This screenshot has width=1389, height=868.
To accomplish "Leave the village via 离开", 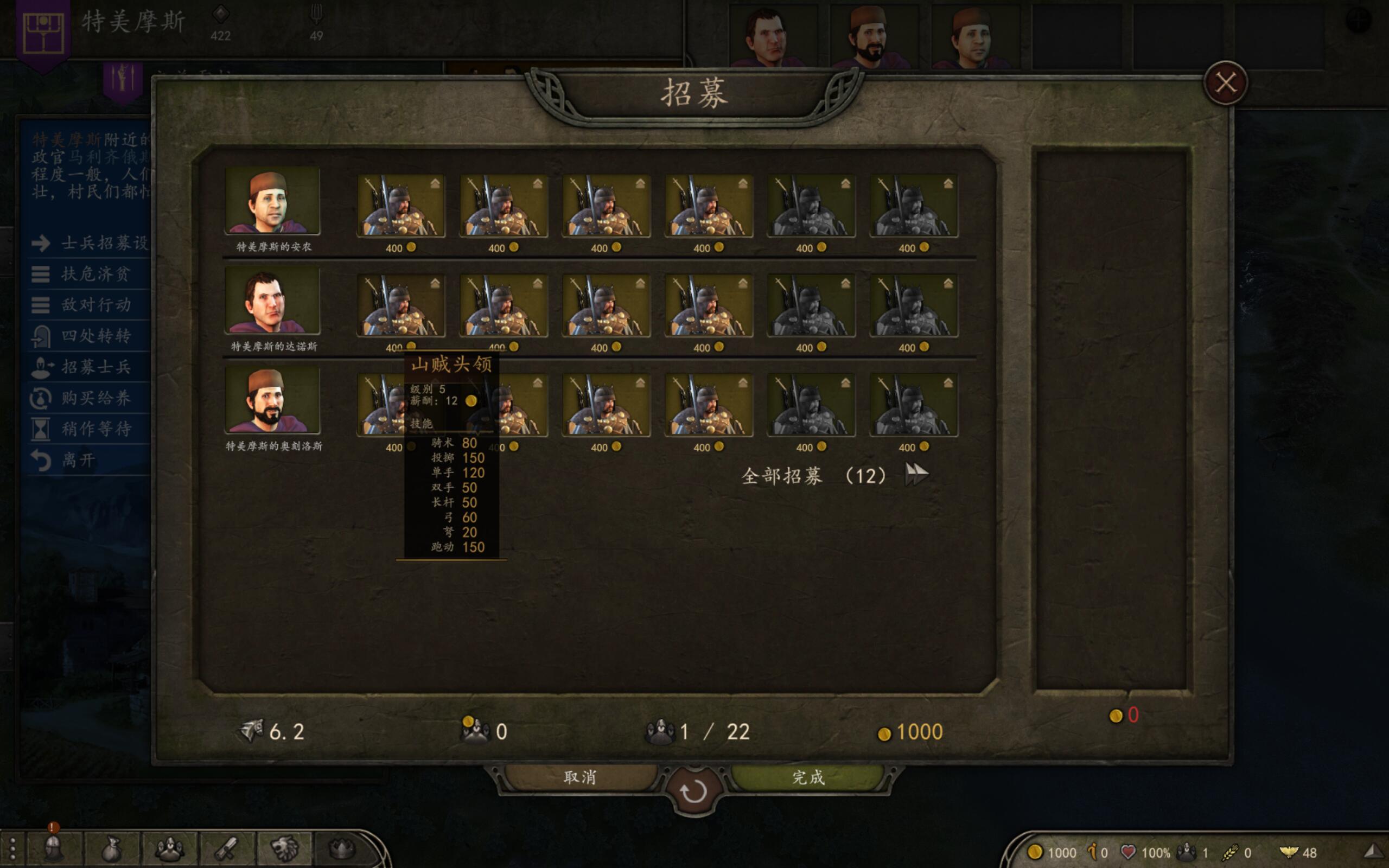I will click(78, 460).
